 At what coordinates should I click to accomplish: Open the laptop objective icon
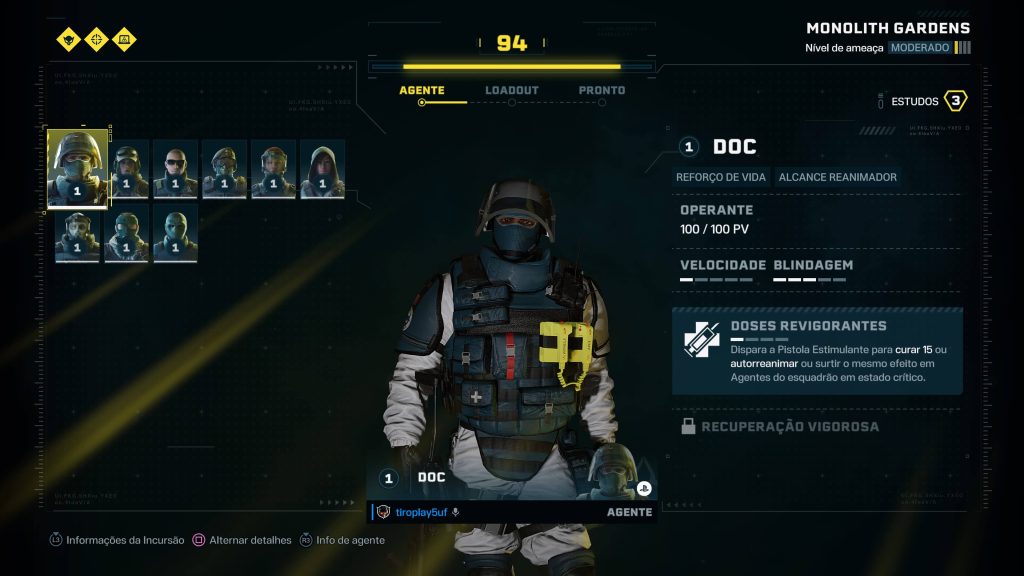tap(124, 40)
